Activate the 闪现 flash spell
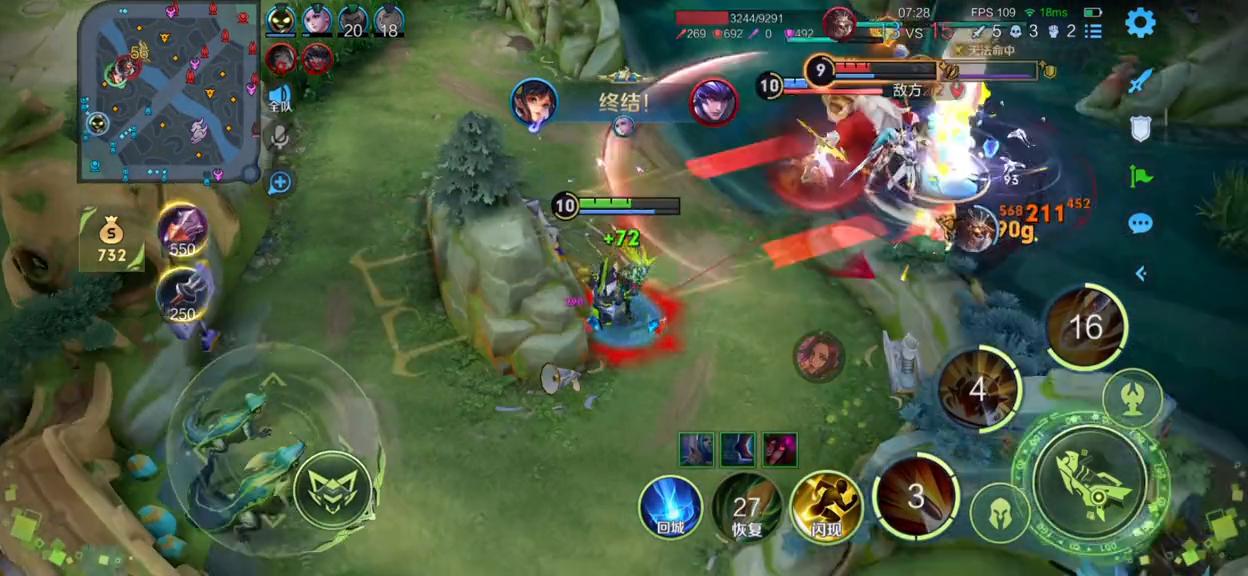Viewport: 1248px width, 576px height. (x=826, y=507)
